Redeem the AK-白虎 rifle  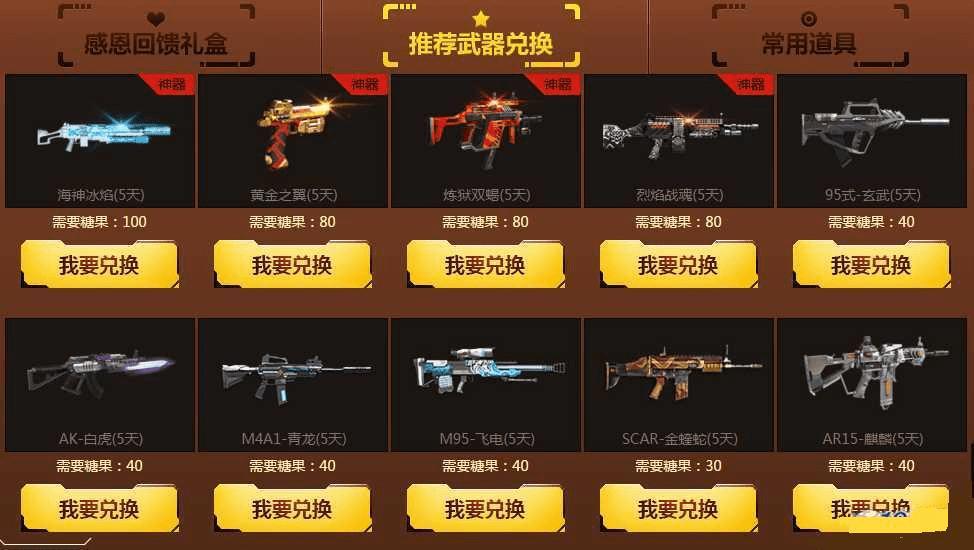click(99, 509)
